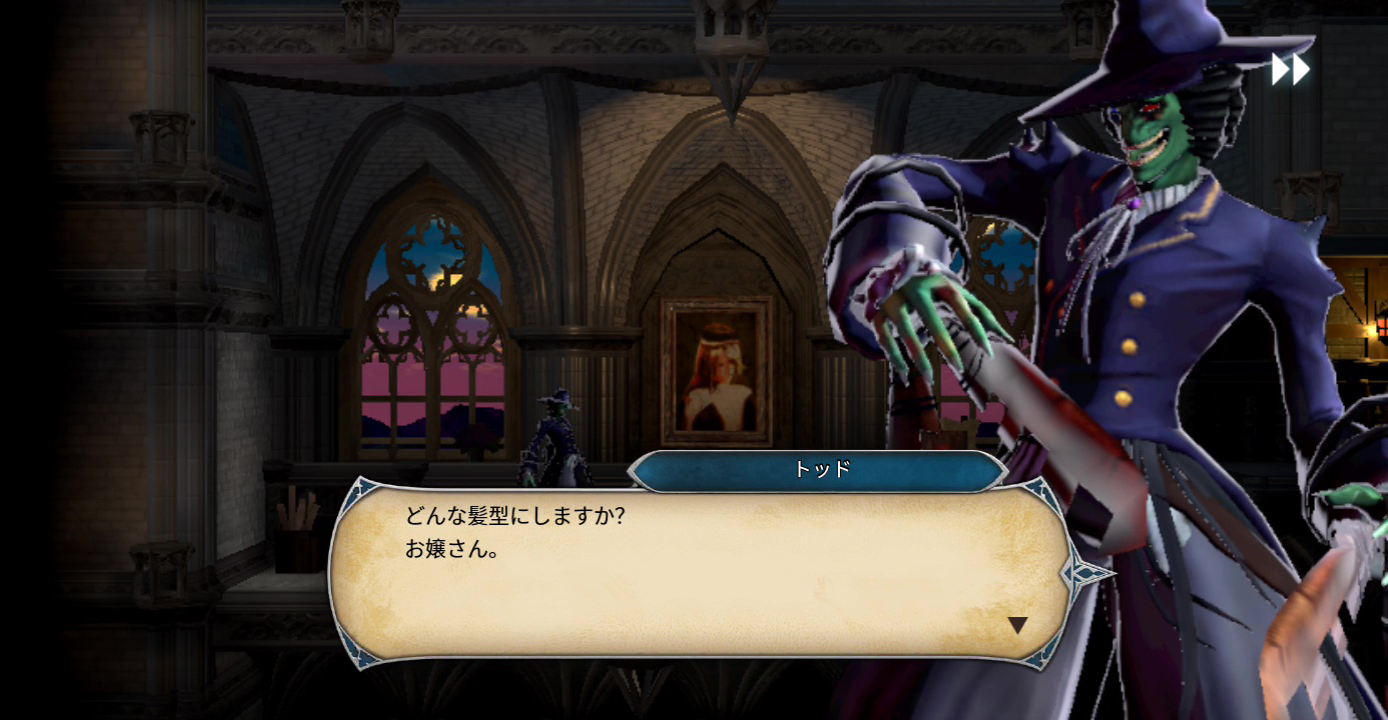Expand the dialogue with the ▼ triangle

point(1019,625)
